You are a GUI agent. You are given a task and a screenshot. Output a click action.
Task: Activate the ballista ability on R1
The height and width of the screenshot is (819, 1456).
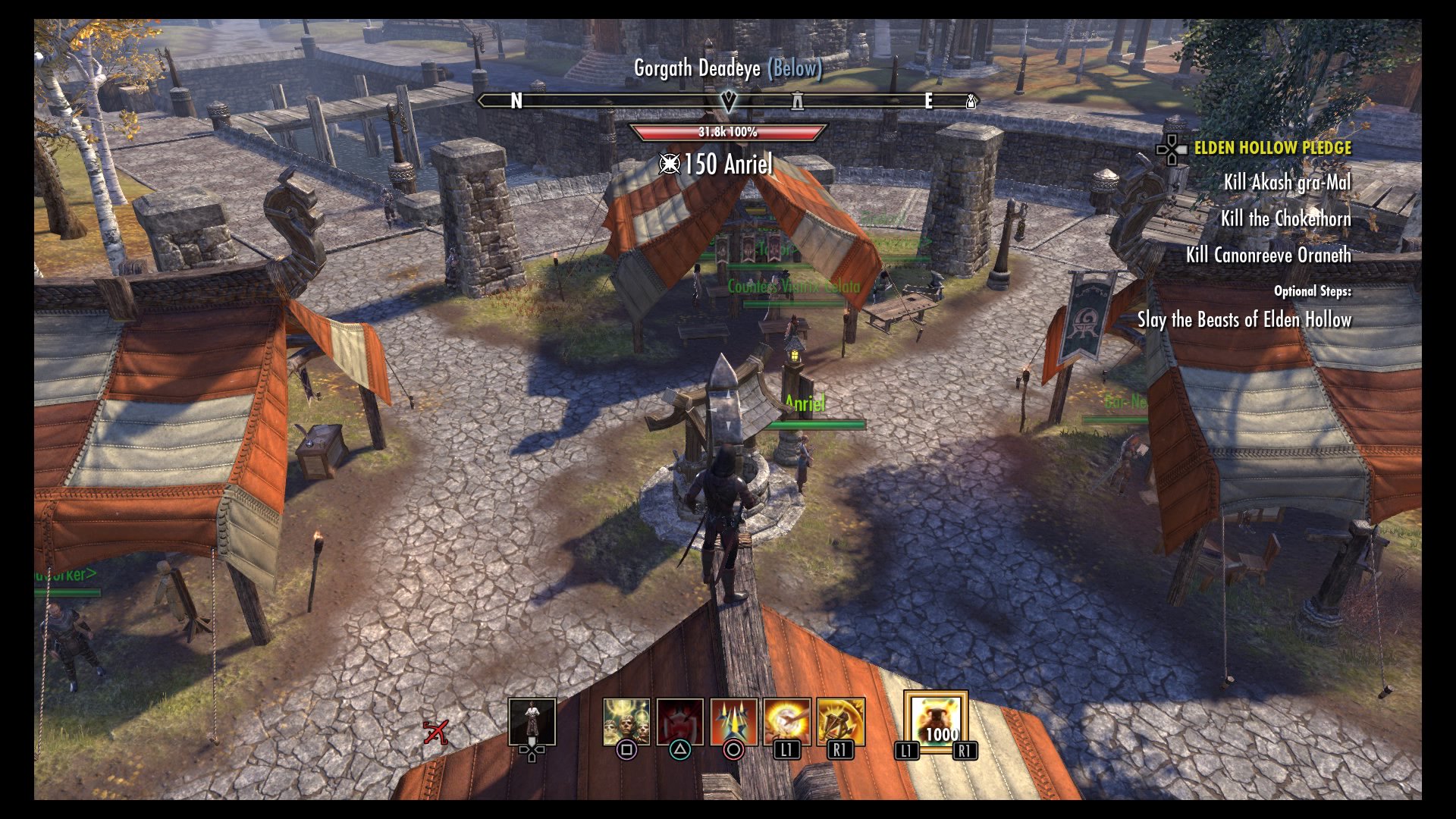(x=840, y=722)
